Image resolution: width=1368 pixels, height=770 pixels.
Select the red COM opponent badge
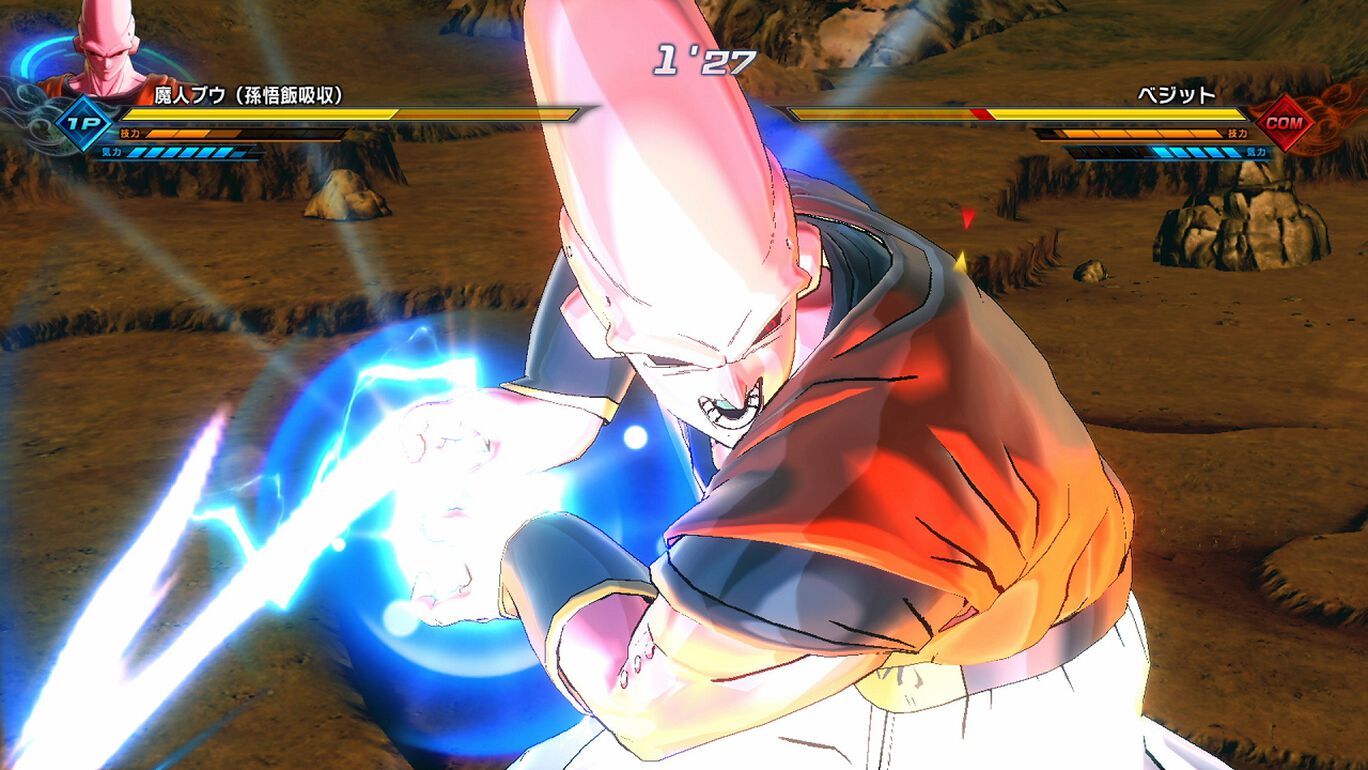click(x=1285, y=123)
